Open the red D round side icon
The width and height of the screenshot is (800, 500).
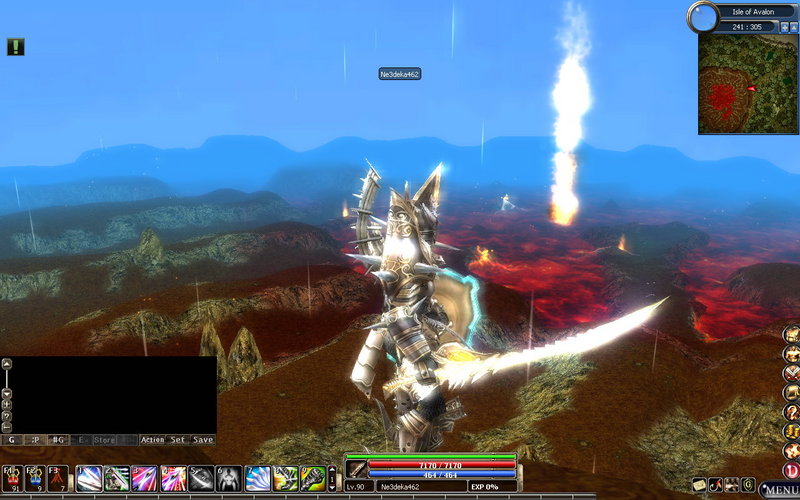pyautogui.click(x=791, y=470)
